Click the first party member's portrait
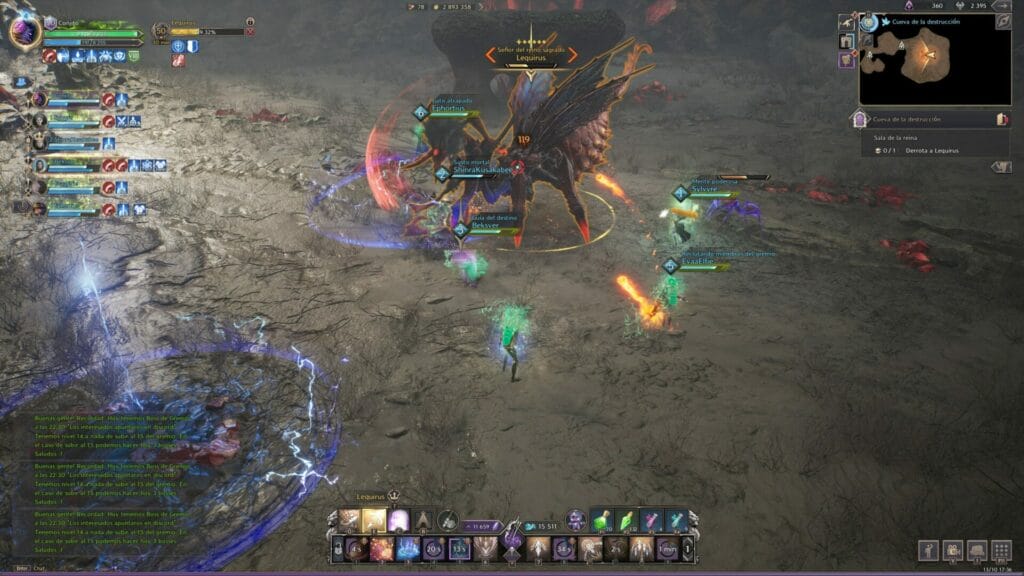The width and height of the screenshot is (1024, 576). click(40, 99)
